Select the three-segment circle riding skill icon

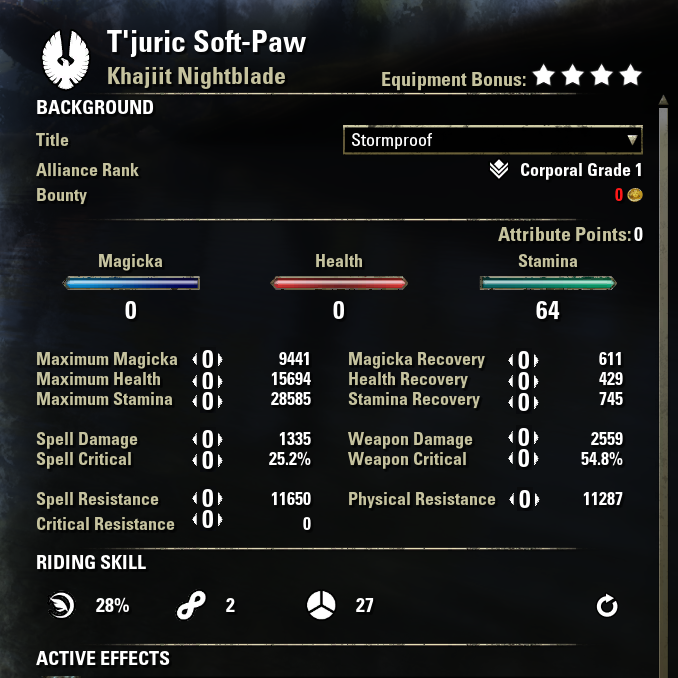[x=321, y=606]
